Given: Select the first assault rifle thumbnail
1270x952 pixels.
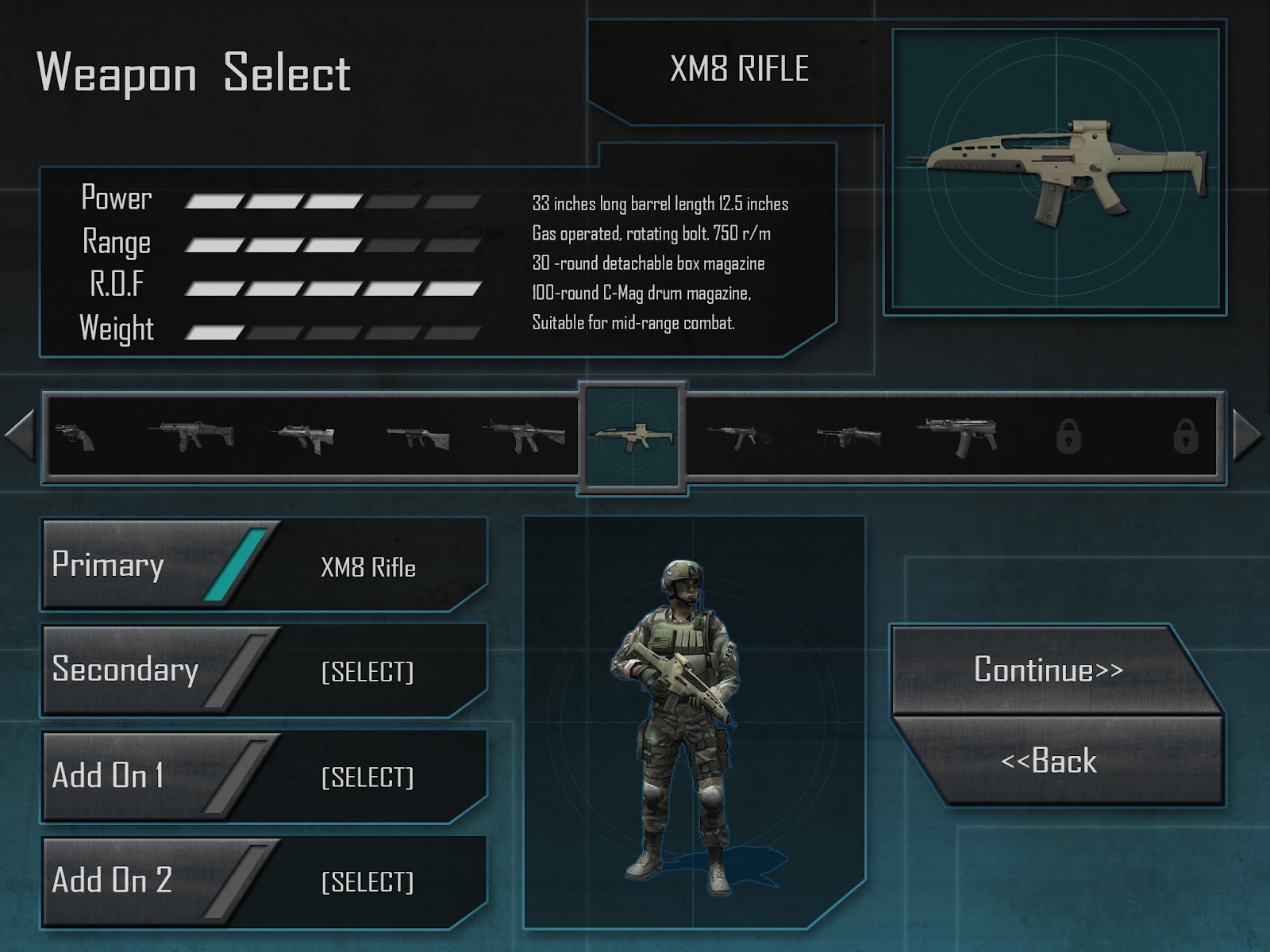Looking at the screenshot, I should 188,435.
